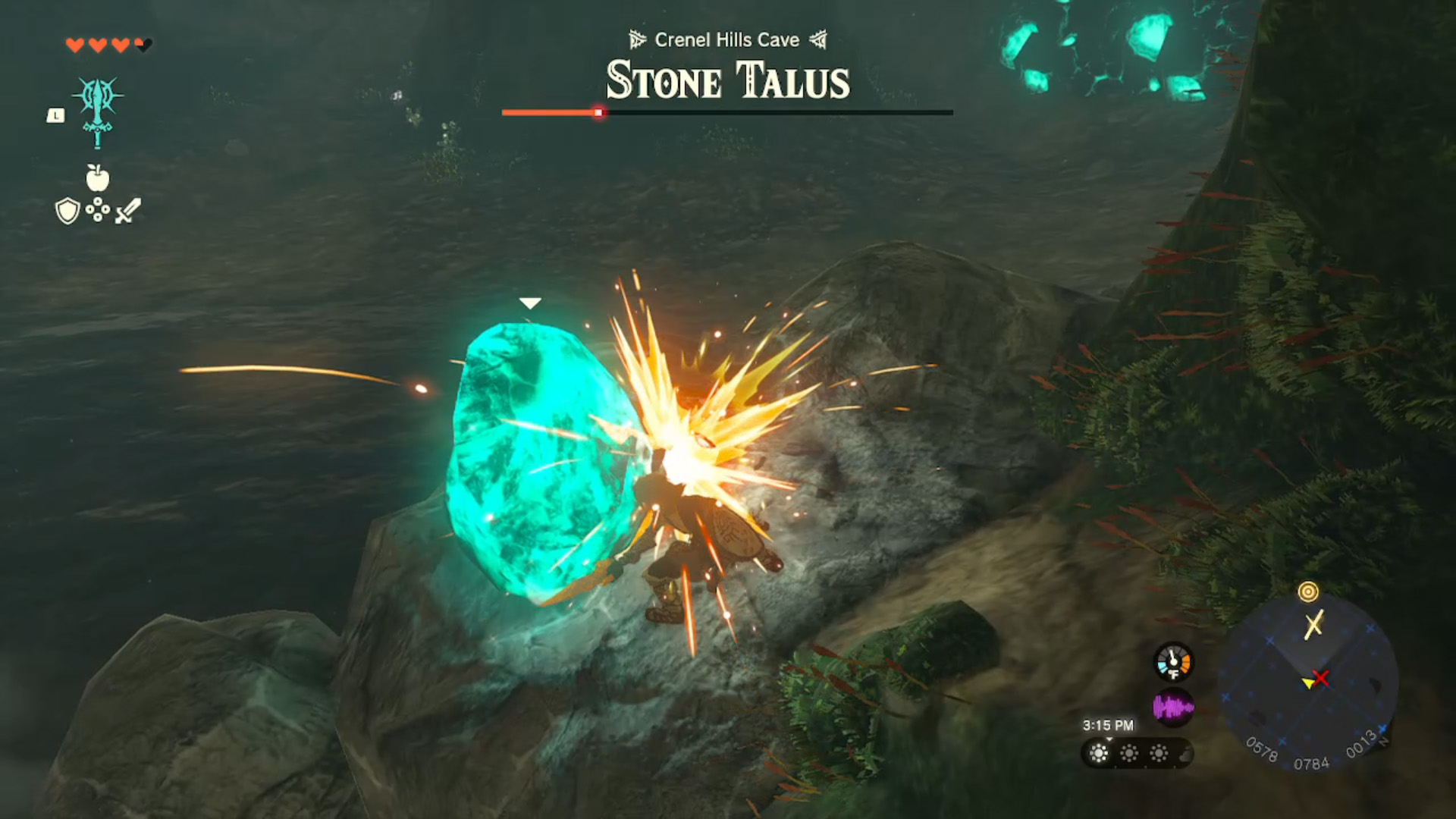This screenshot has width=1456, height=819.
Task: Click the yellow player arrow on the minimap
Action: click(1308, 683)
